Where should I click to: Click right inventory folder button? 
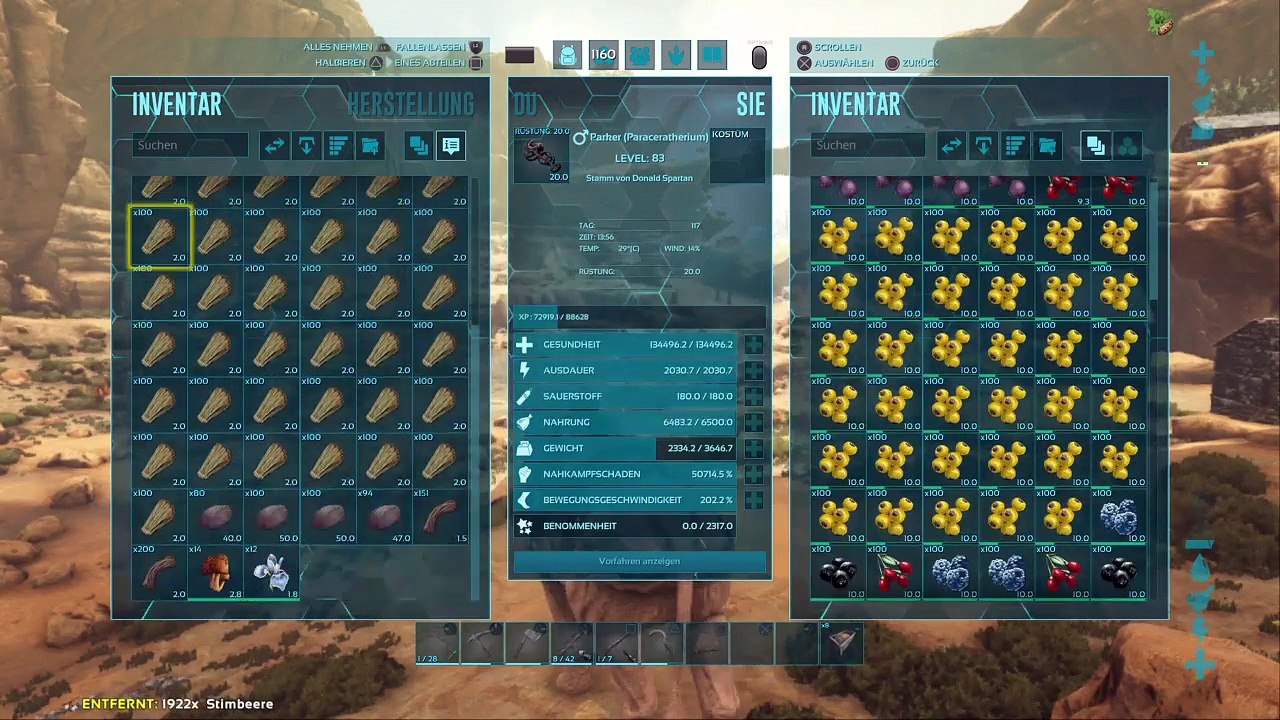tap(1047, 146)
